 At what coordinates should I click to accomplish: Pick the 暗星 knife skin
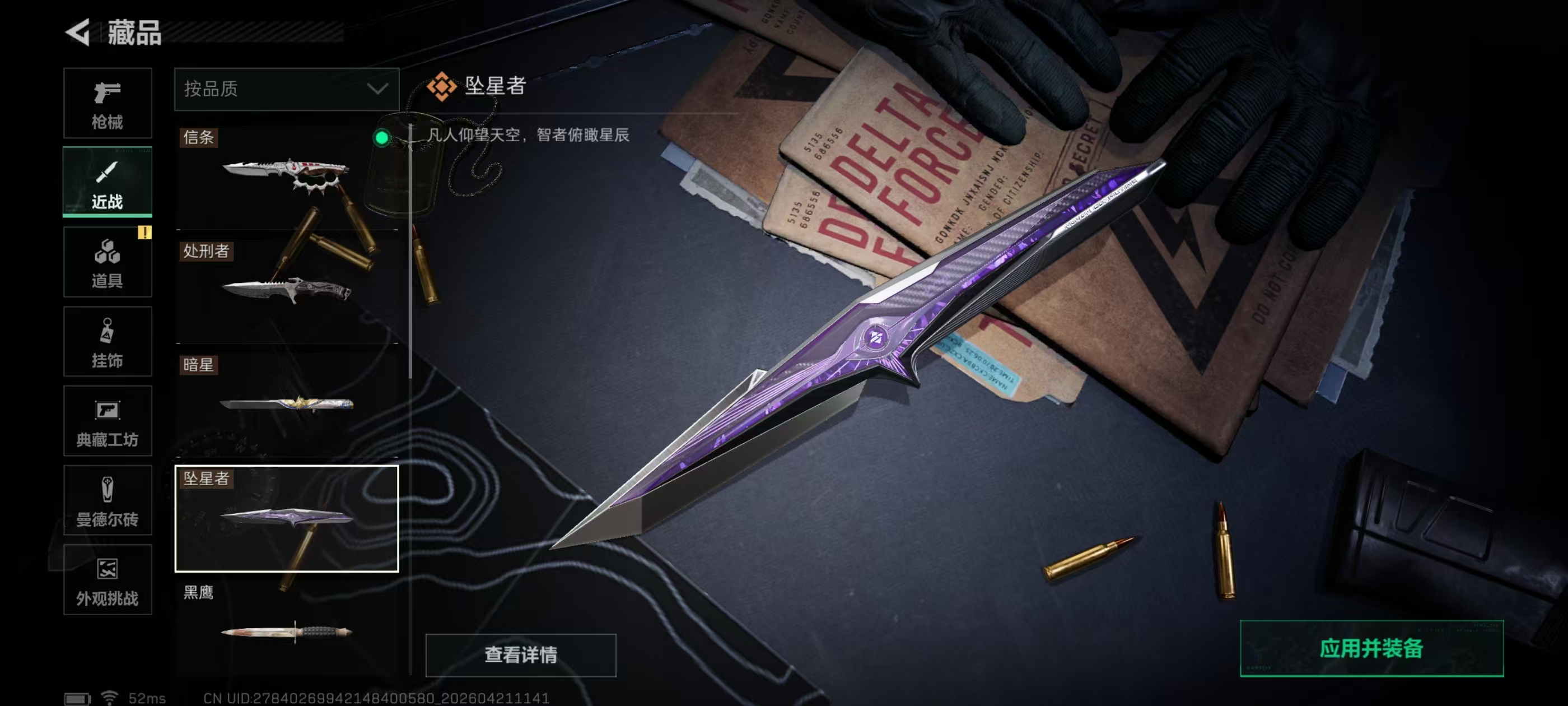coord(286,403)
